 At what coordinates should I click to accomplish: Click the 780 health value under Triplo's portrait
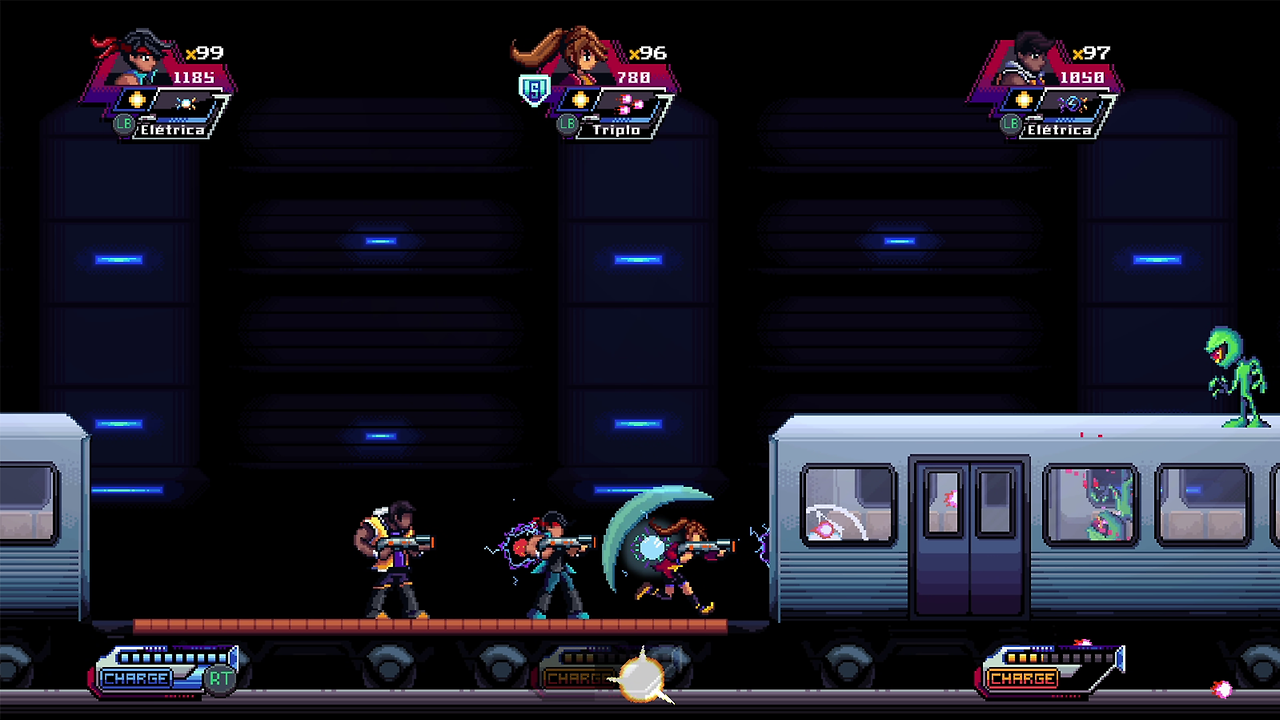pos(632,76)
